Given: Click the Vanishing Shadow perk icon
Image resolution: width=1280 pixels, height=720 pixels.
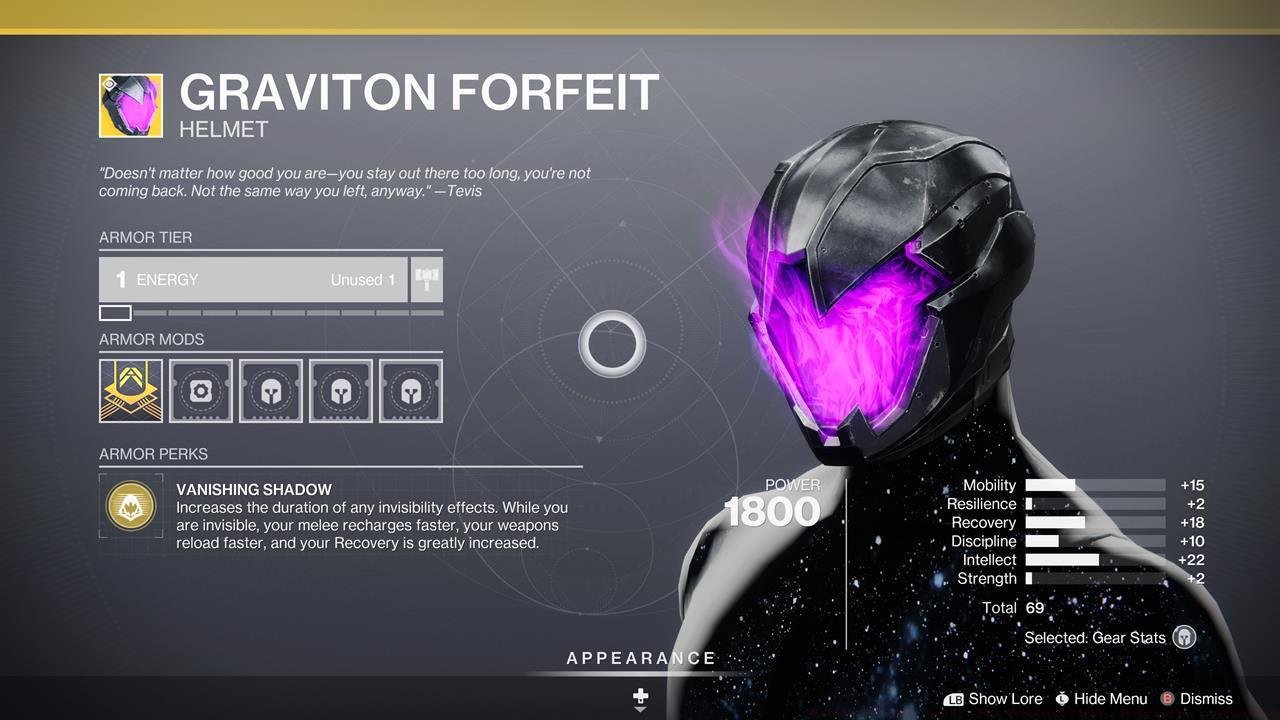Looking at the screenshot, I should 131,506.
